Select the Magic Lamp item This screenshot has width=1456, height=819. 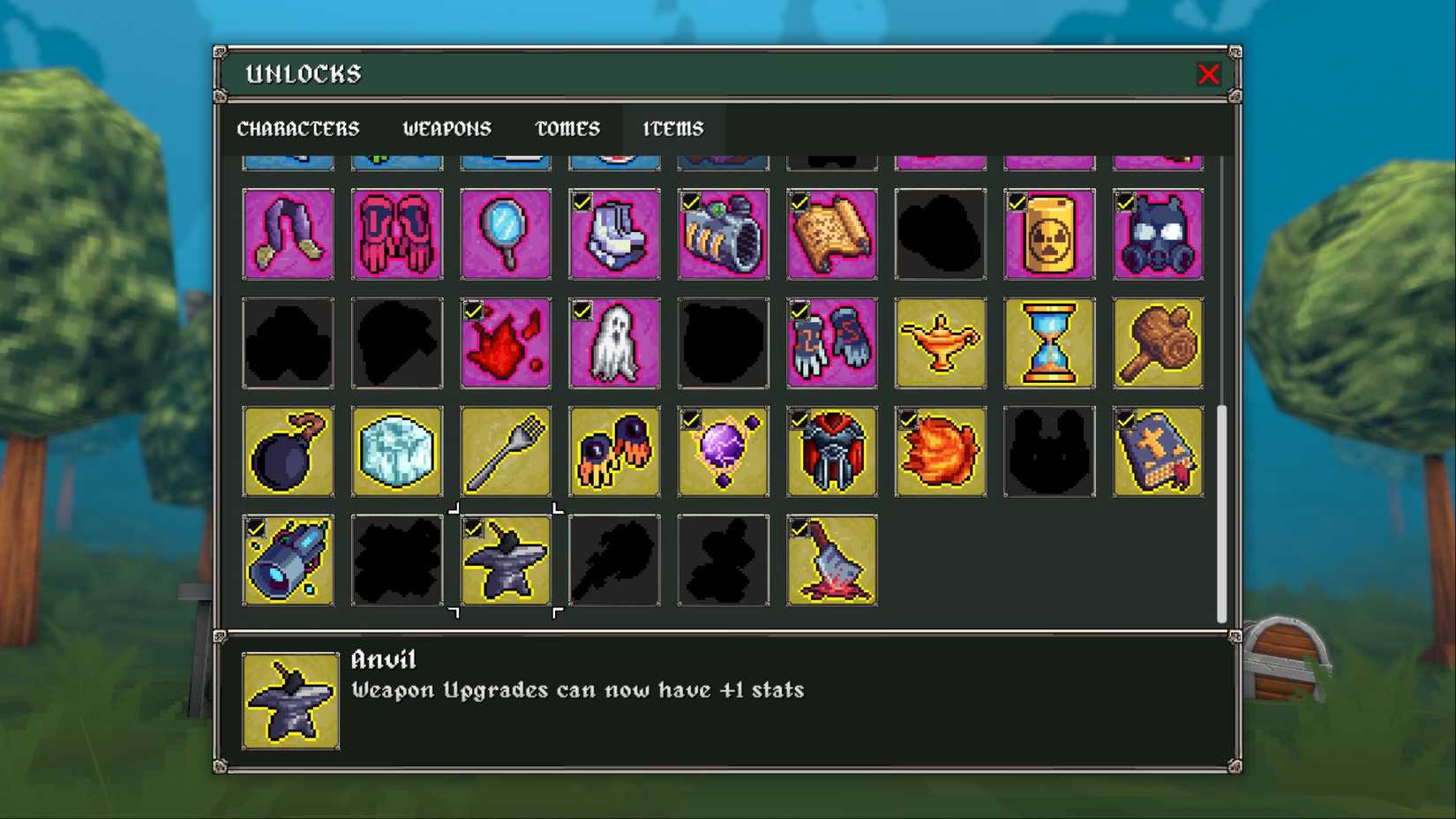point(941,343)
